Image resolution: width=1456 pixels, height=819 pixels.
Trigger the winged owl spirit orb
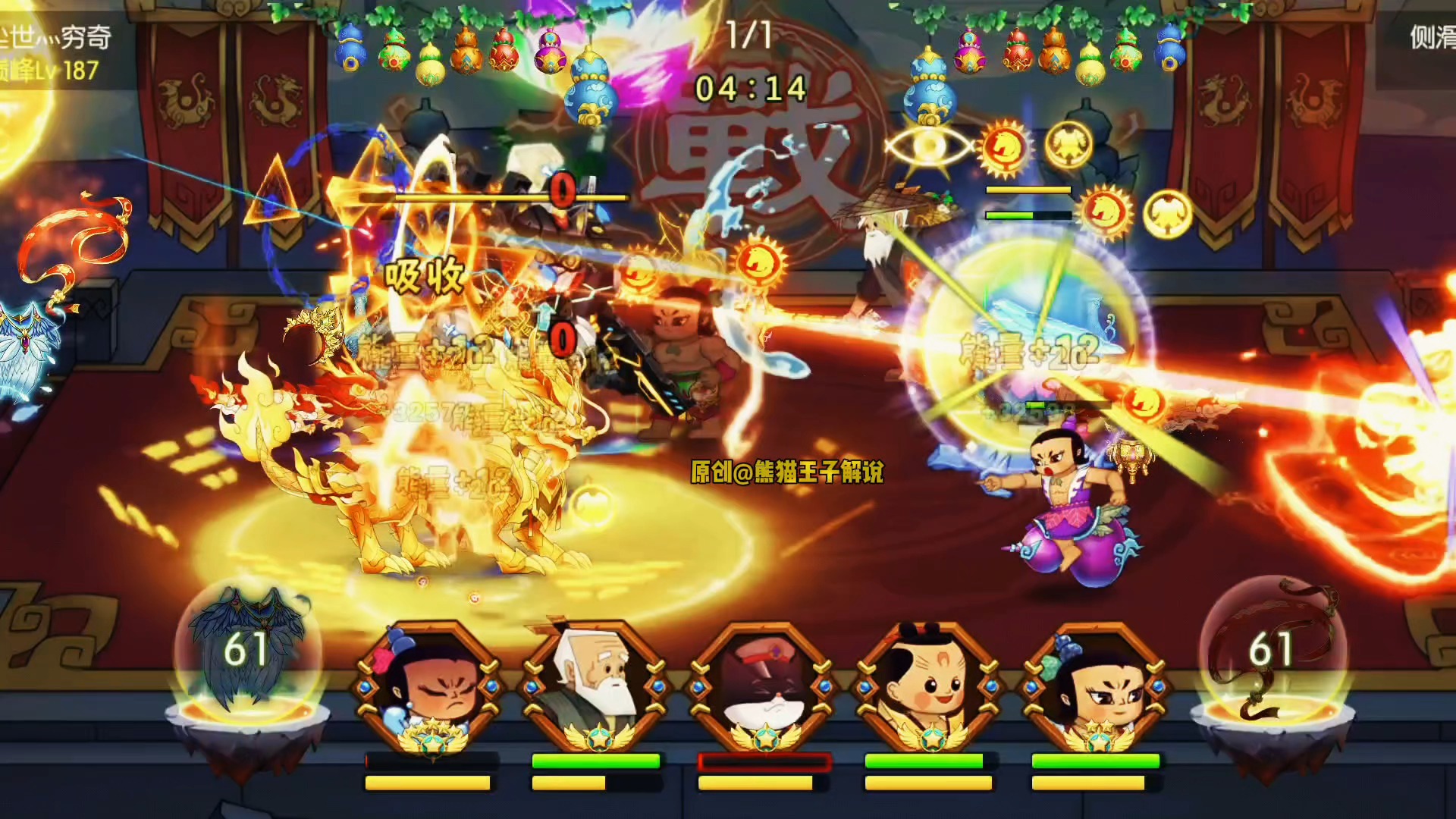pyautogui.click(x=247, y=652)
